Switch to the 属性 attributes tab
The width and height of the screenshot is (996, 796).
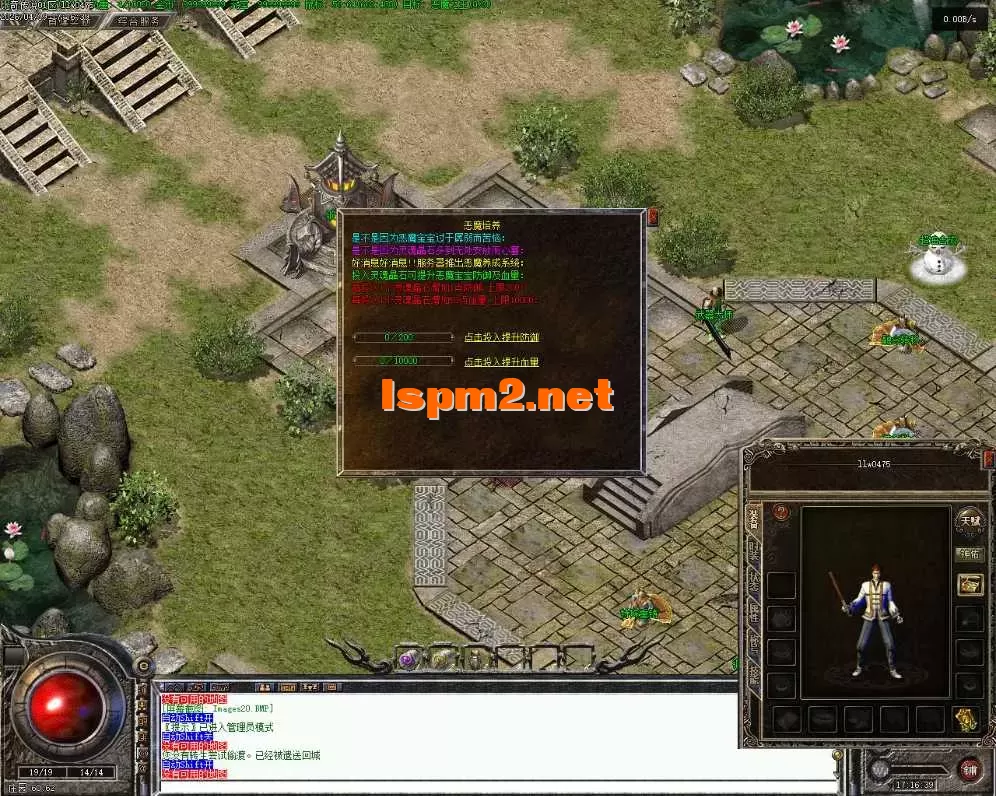coord(754,616)
